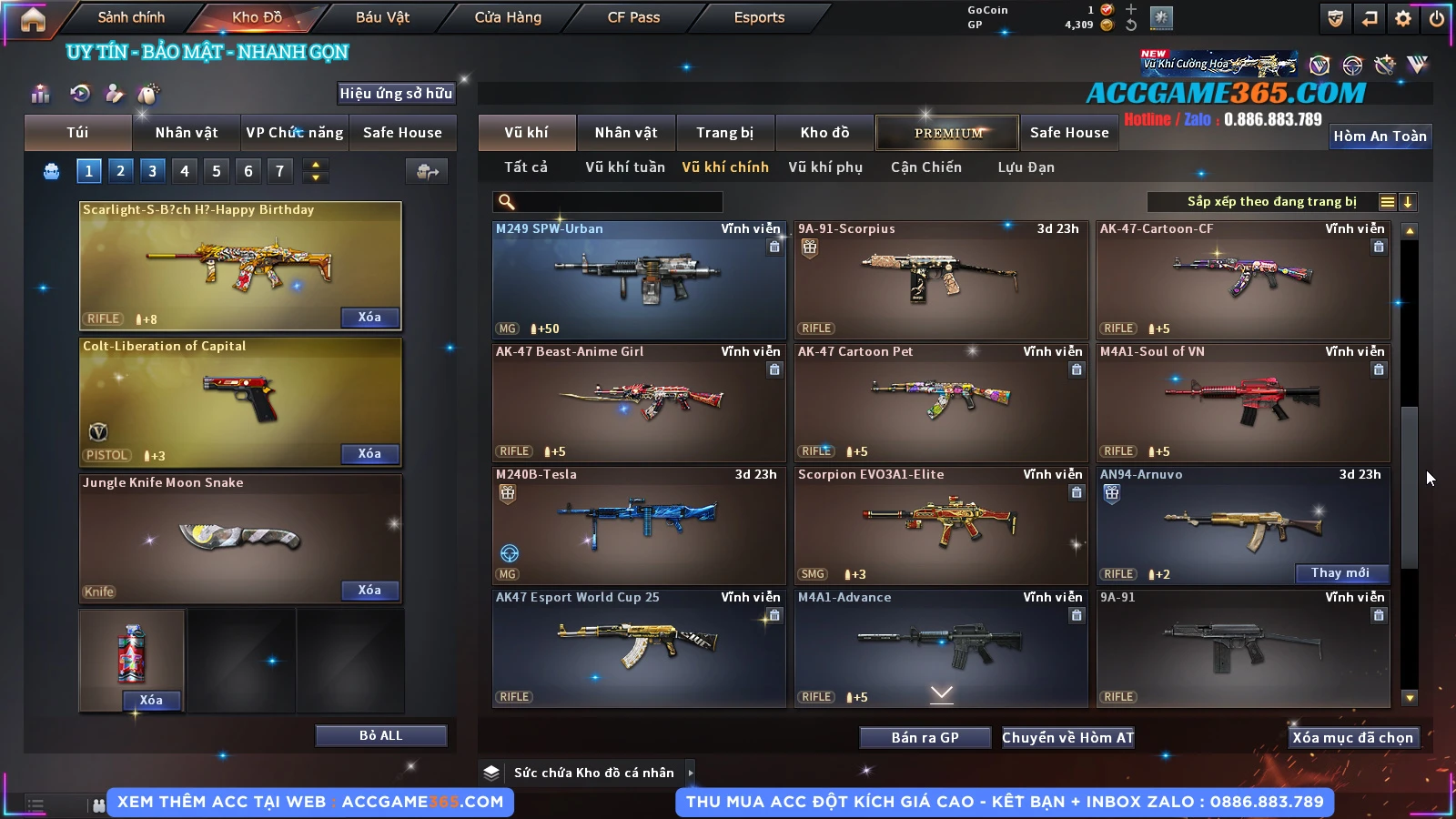
Task: Toggle the Hiệu ứng sở hữu button
Action: click(396, 93)
